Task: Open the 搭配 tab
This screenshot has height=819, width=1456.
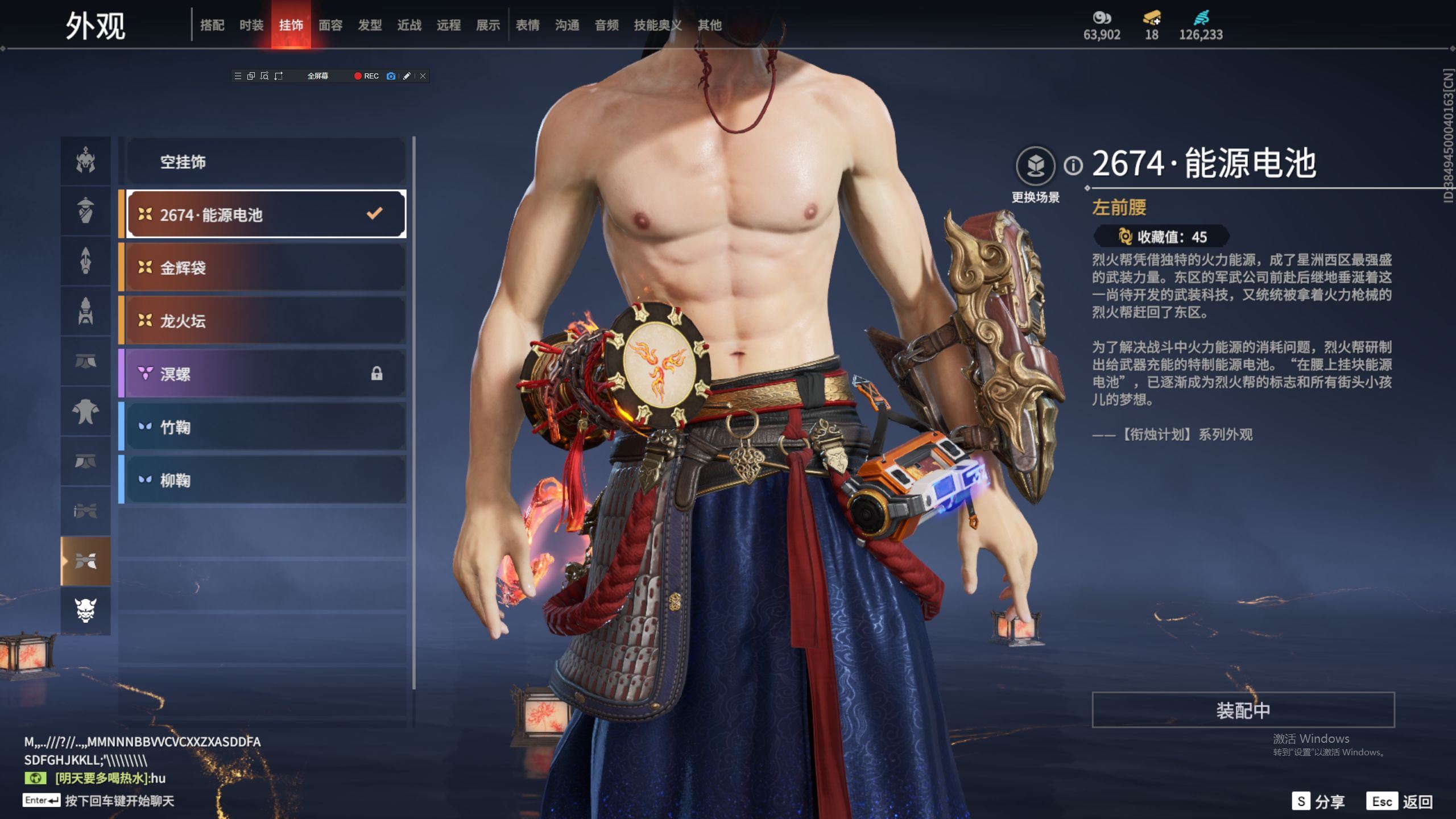Action: pyautogui.click(x=212, y=25)
